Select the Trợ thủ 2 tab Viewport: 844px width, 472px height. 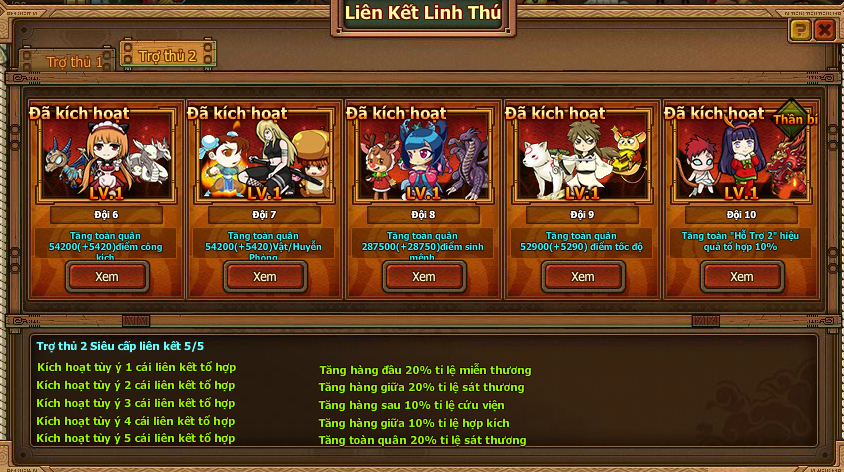(x=167, y=54)
